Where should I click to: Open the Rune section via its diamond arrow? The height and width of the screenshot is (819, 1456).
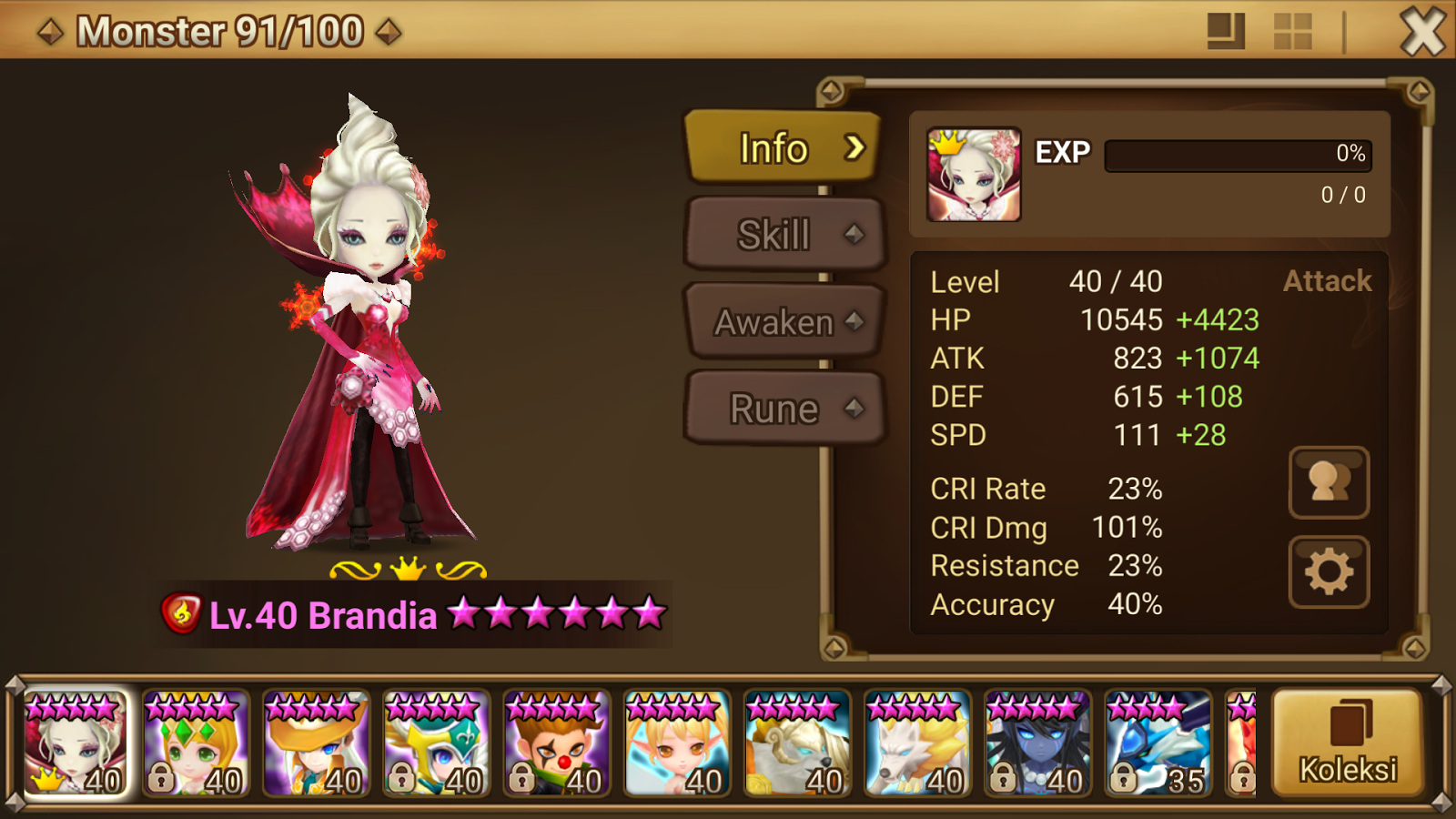[x=854, y=408]
